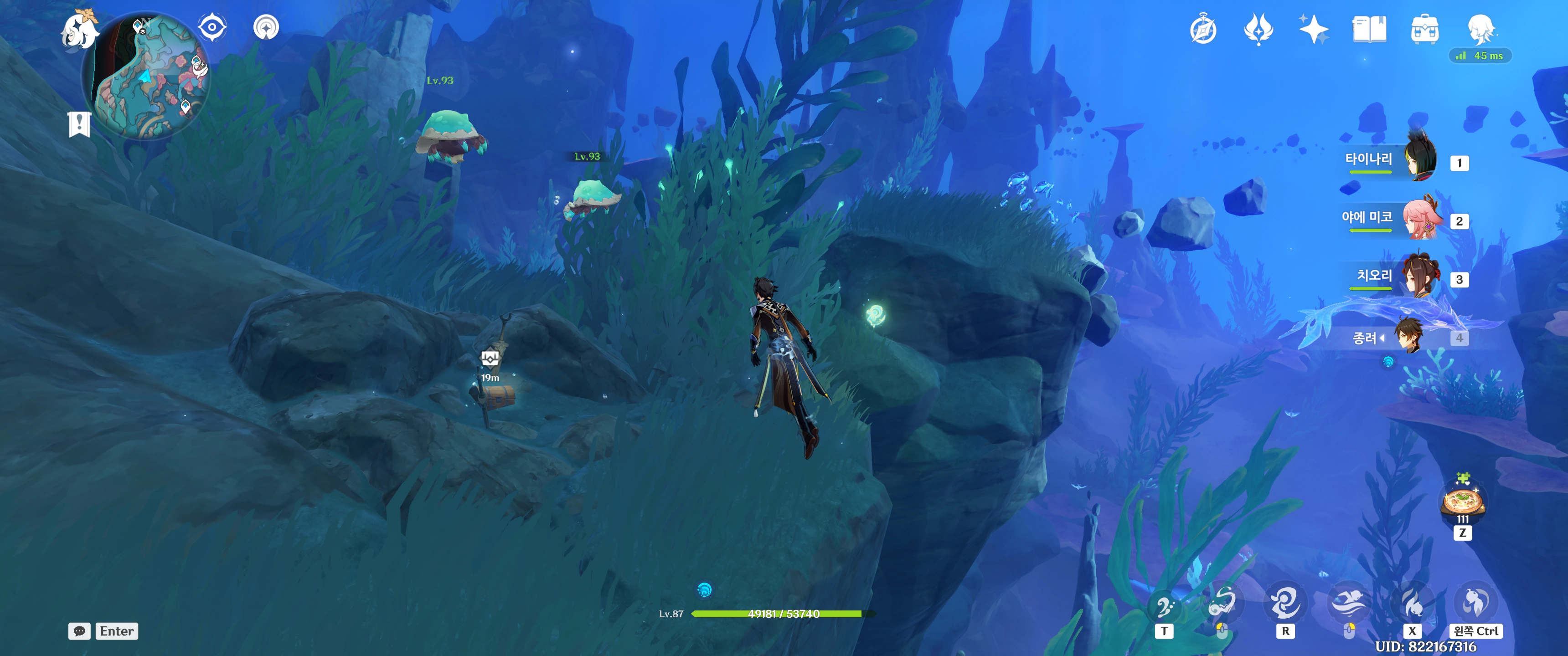Screen dimensions: 1568x656
Task: Open the chat speech bubble button
Action: click(x=79, y=631)
